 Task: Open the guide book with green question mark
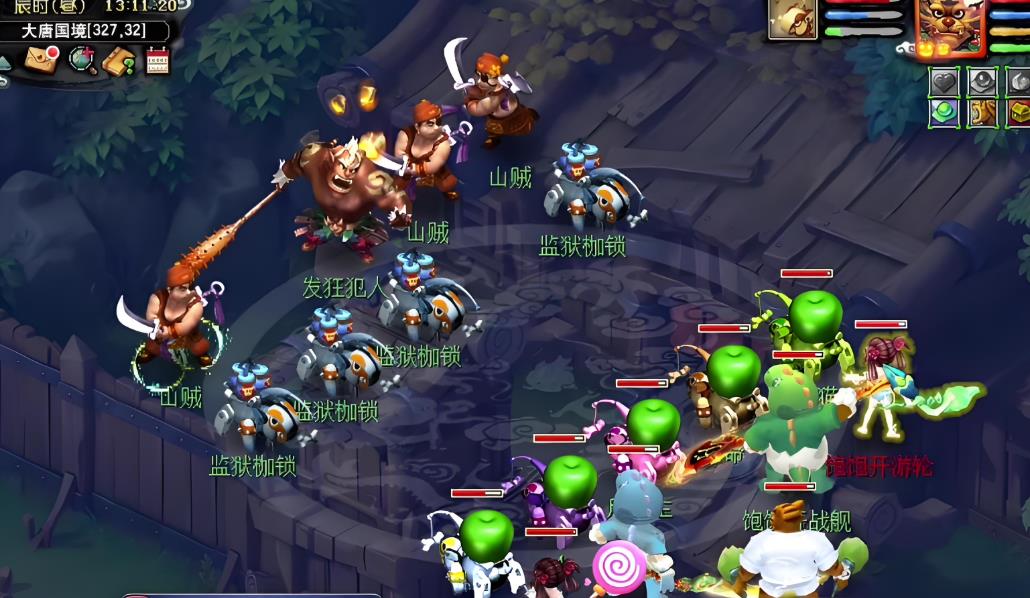pyautogui.click(x=119, y=61)
